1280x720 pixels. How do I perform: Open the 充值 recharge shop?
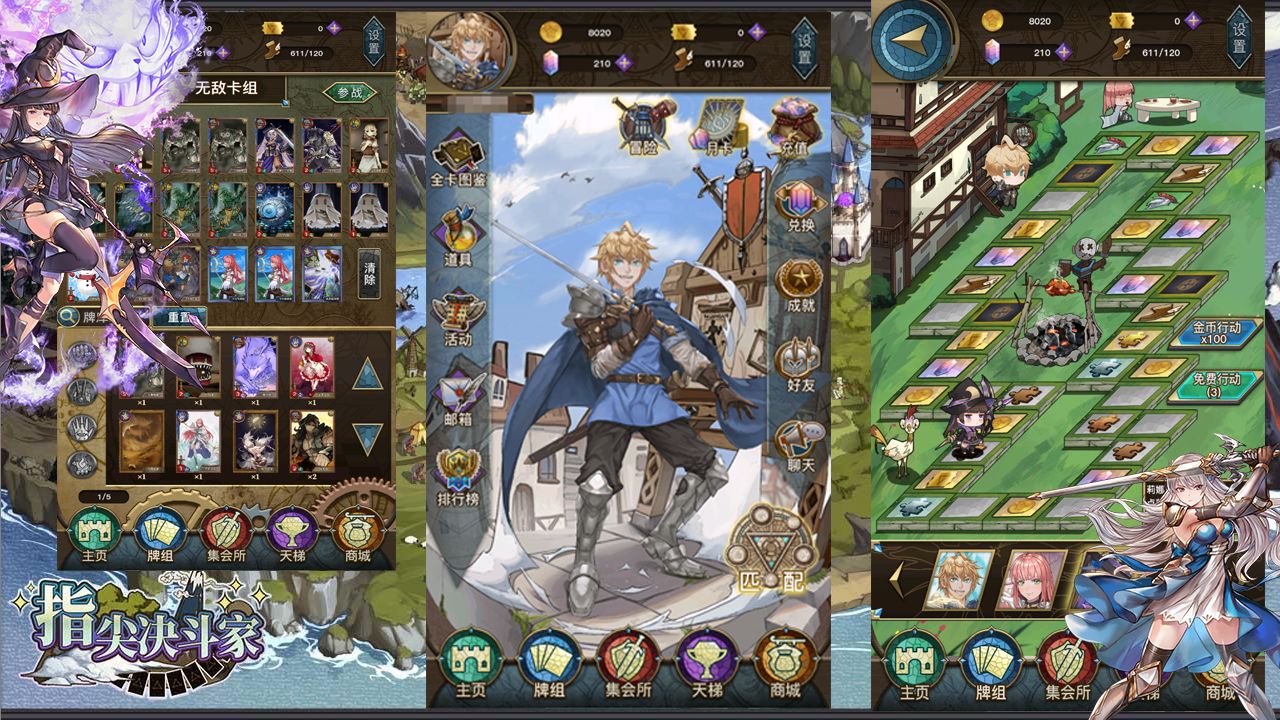coord(795,127)
